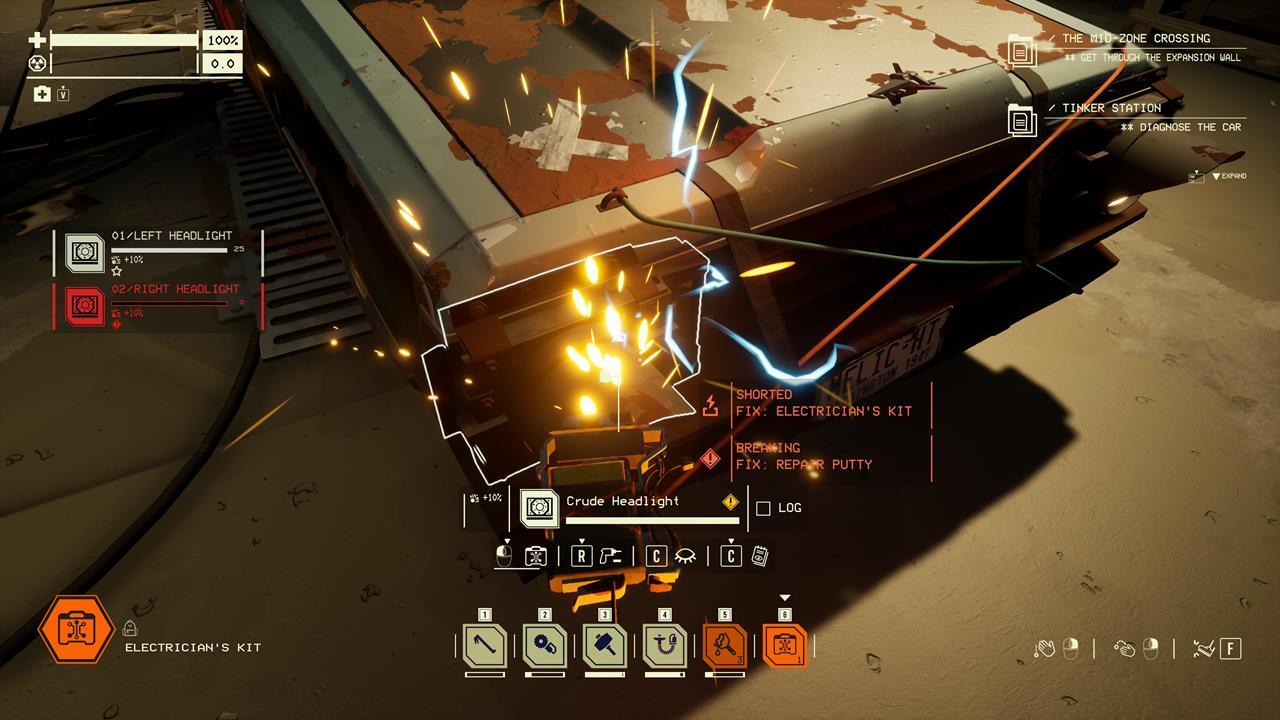Select the hose vacuum tool slot
1280x720 pixels.
[x=665, y=646]
